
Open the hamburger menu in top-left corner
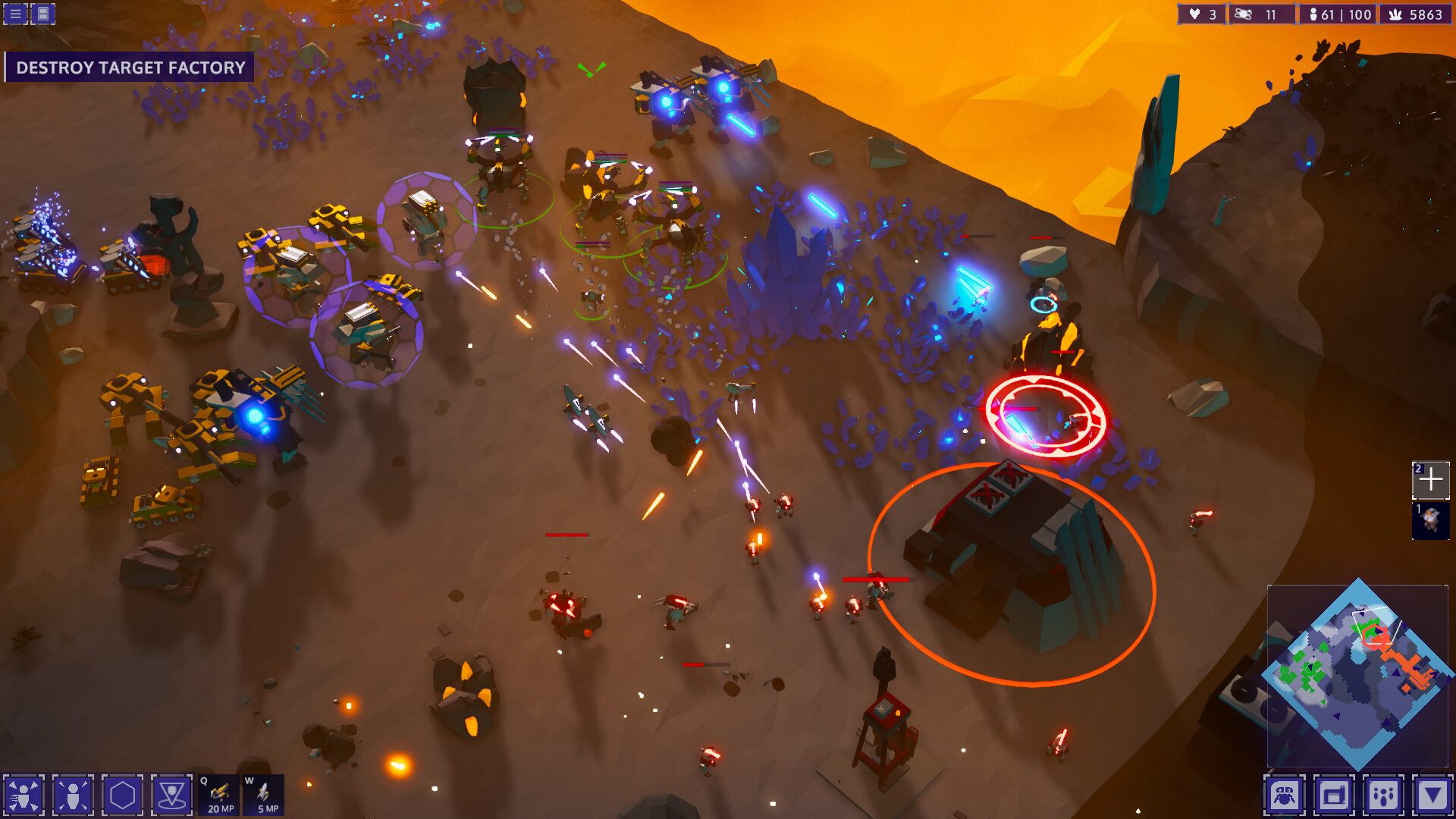coord(14,13)
